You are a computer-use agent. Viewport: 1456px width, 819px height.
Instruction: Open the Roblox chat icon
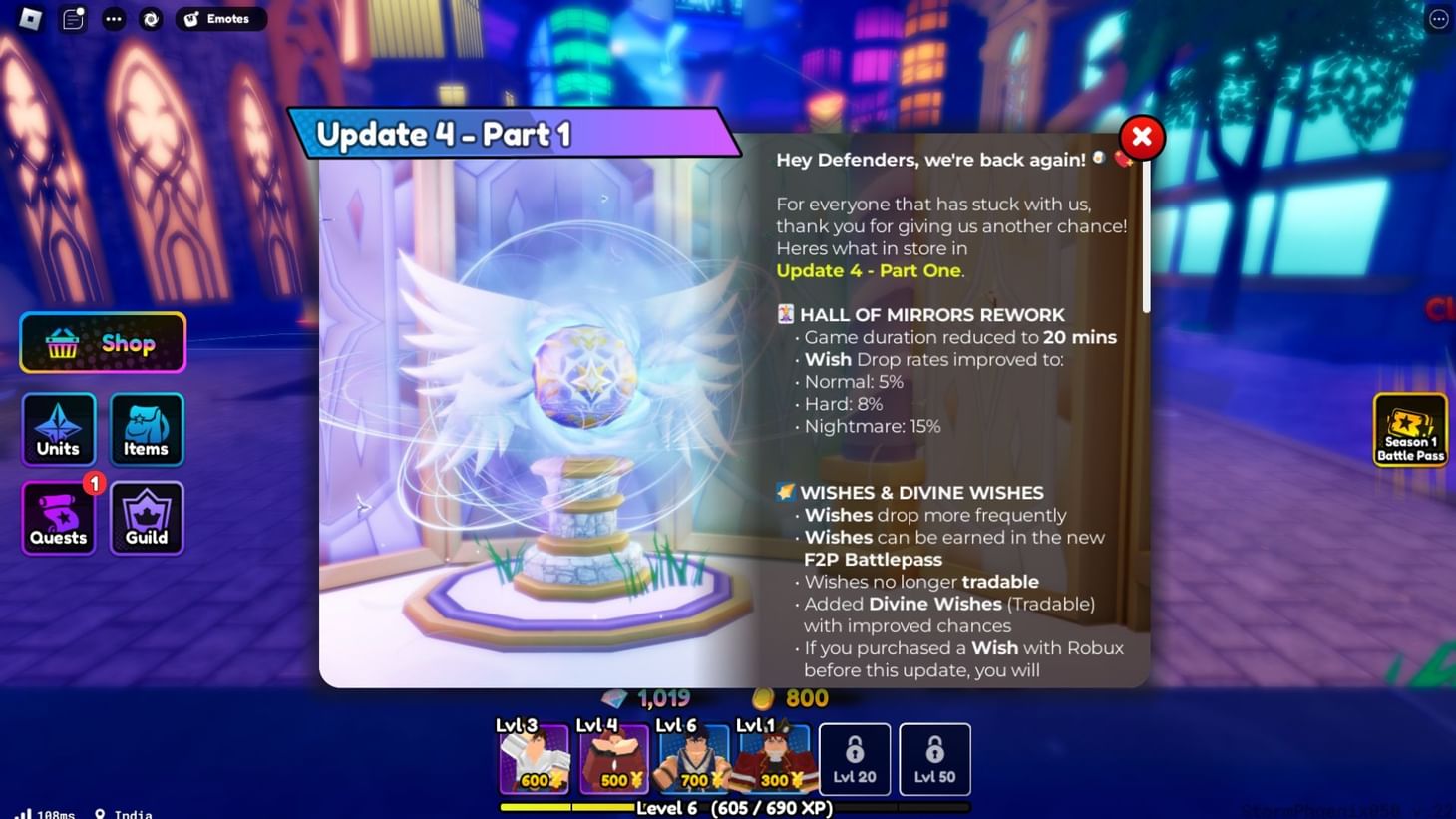pyautogui.click(x=73, y=18)
